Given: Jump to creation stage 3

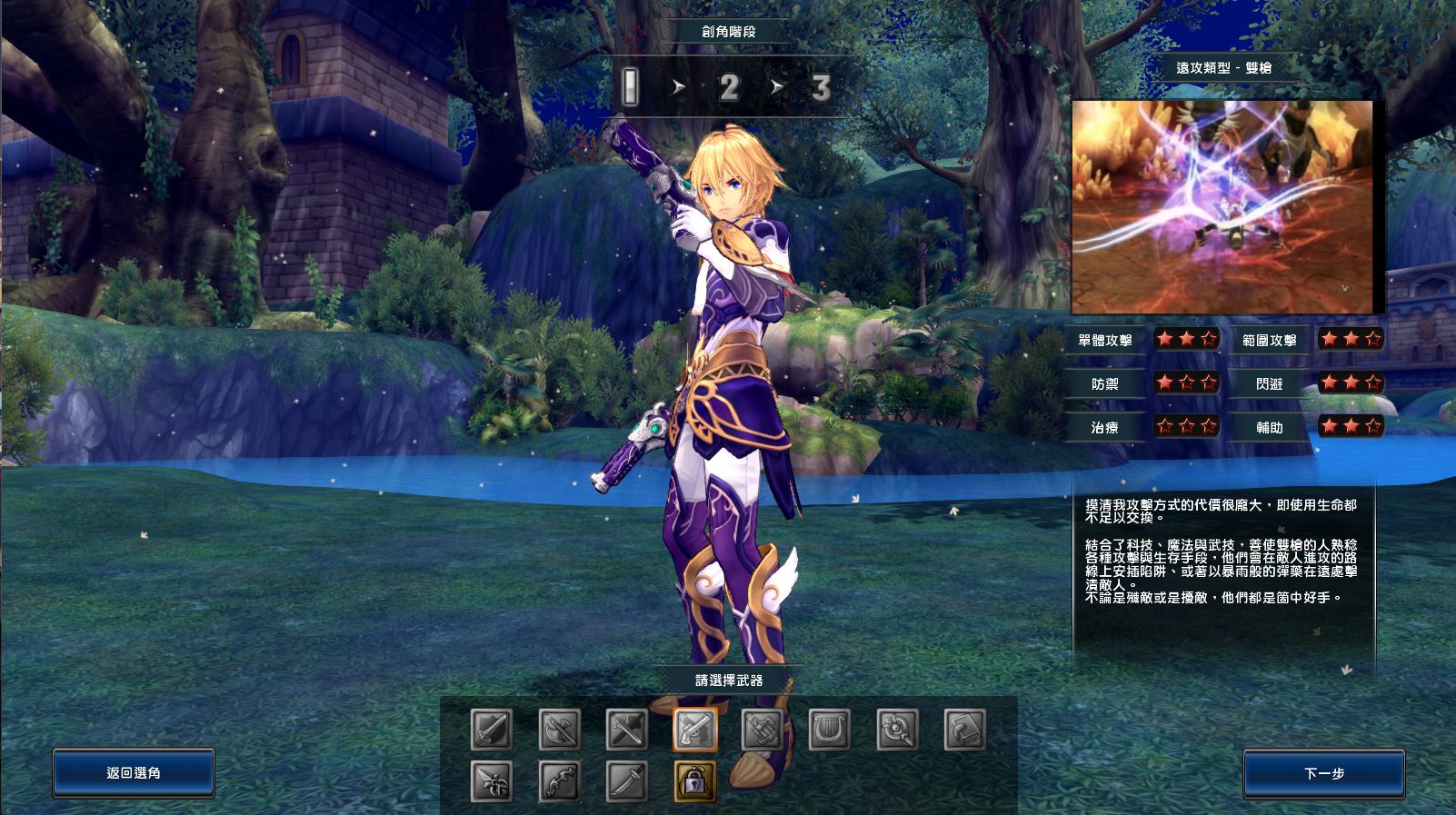Looking at the screenshot, I should tap(821, 88).
